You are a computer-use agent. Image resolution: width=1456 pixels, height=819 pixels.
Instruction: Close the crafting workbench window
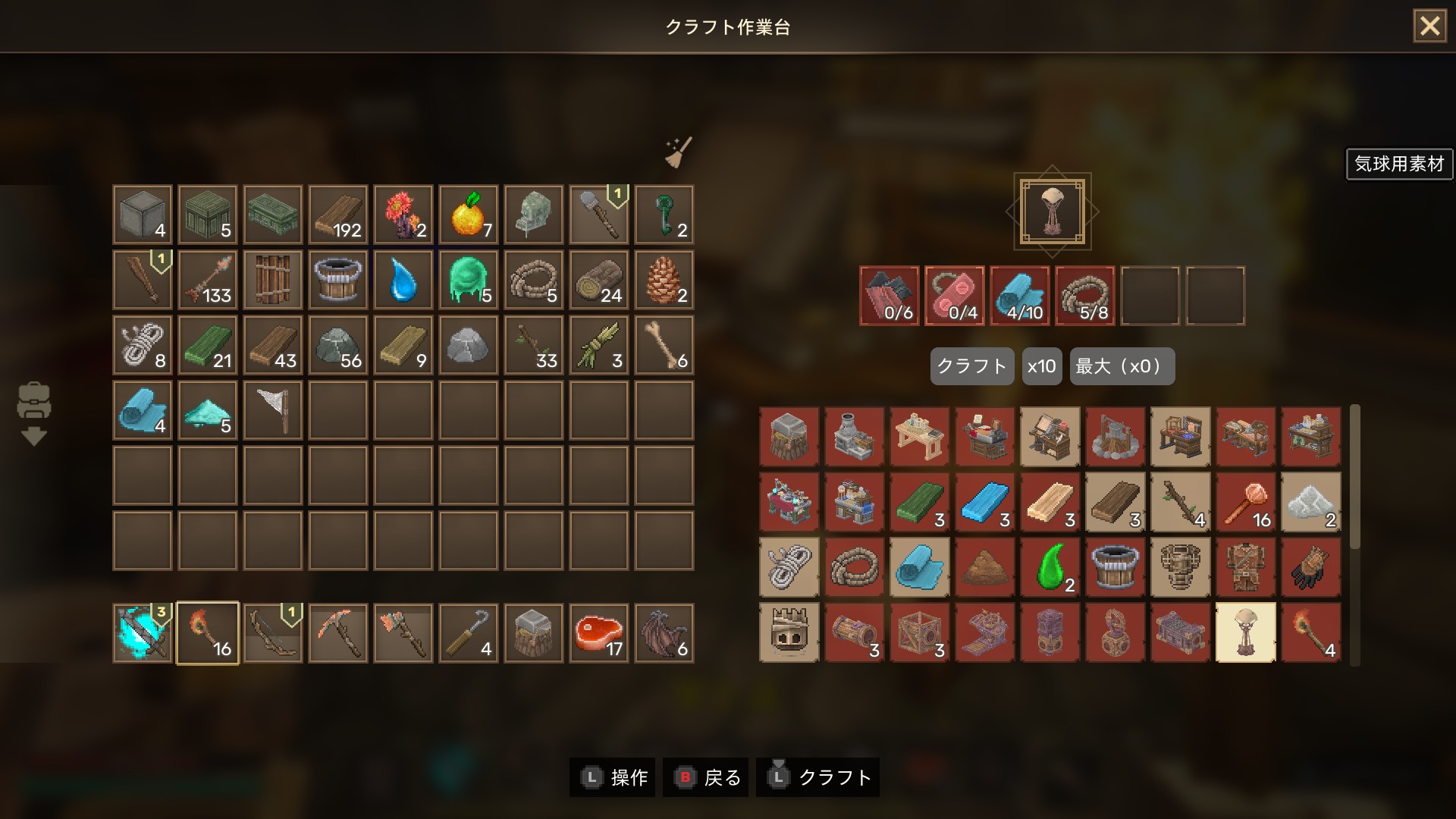pos(1429,27)
